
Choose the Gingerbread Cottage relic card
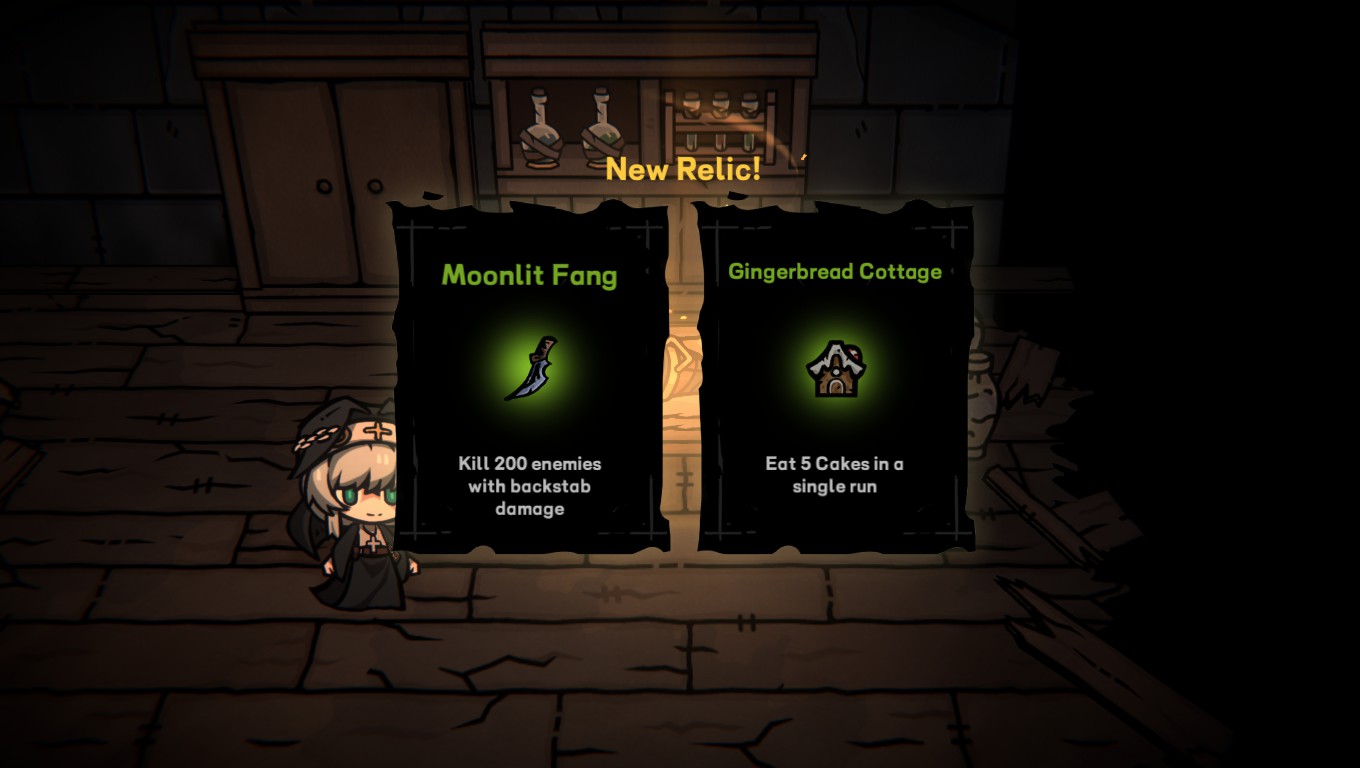[835, 377]
